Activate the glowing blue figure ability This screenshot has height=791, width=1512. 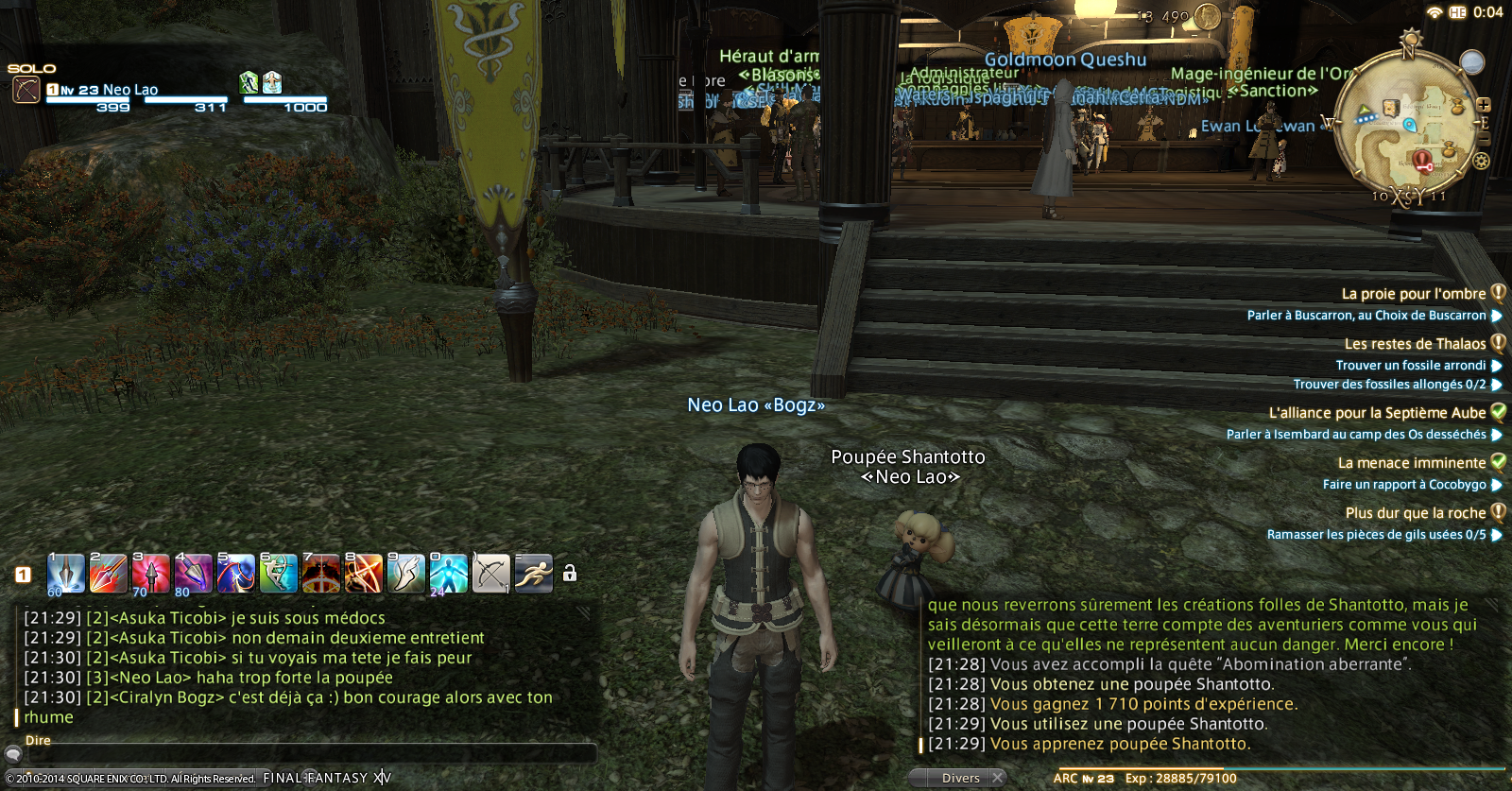click(x=448, y=574)
